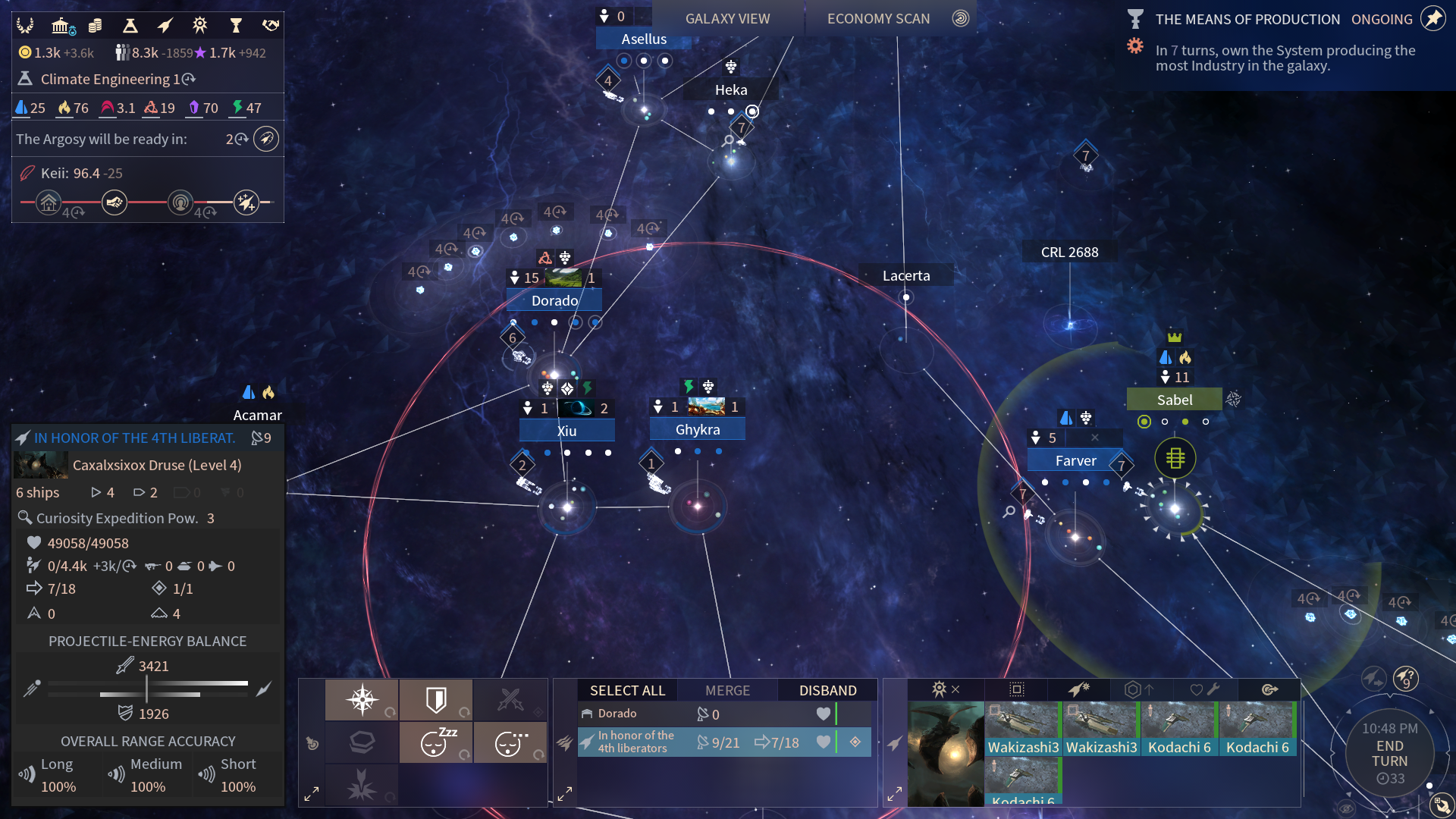This screenshot has height=819, width=1456.
Task: Open the diplomacy handshake screen
Action: pyautogui.click(x=271, y=26)
